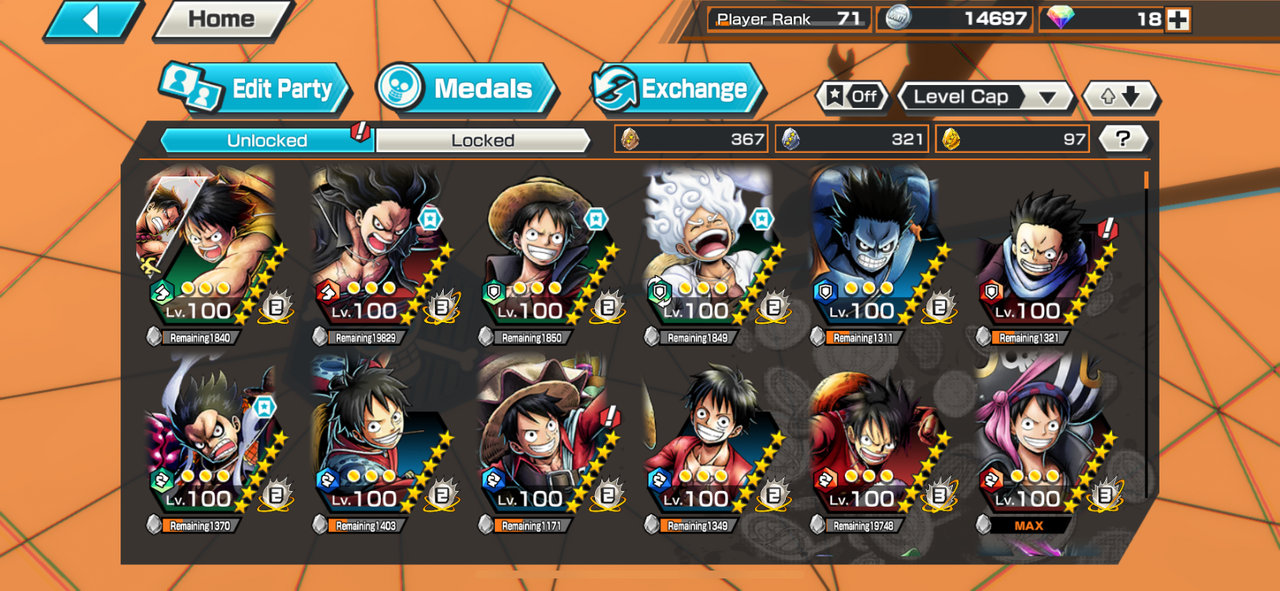Reverse the sort order with arrows button
The image size is (1280, 591).
tap(1120, 97)
